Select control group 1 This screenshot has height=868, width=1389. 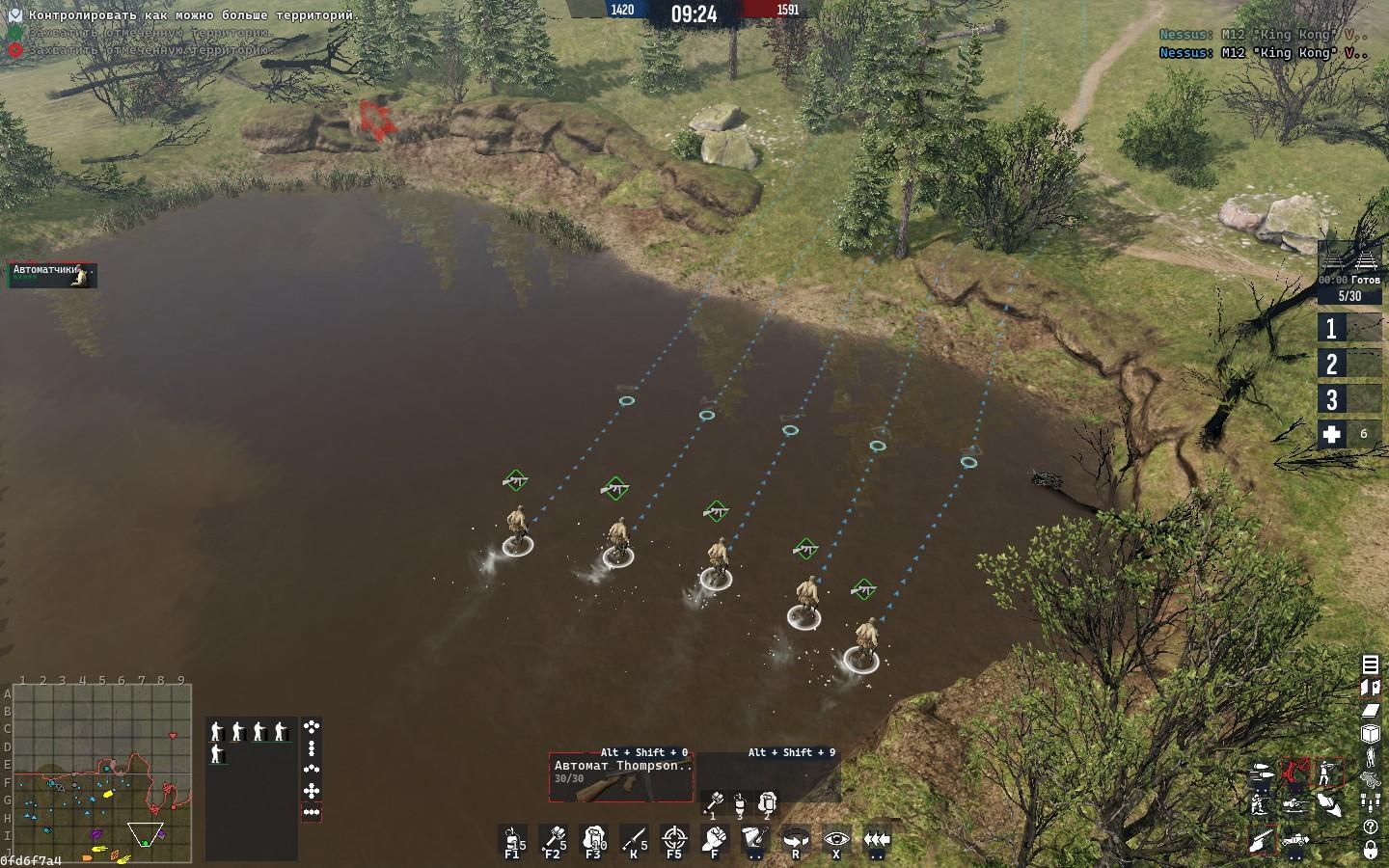tap(1349, 328)
